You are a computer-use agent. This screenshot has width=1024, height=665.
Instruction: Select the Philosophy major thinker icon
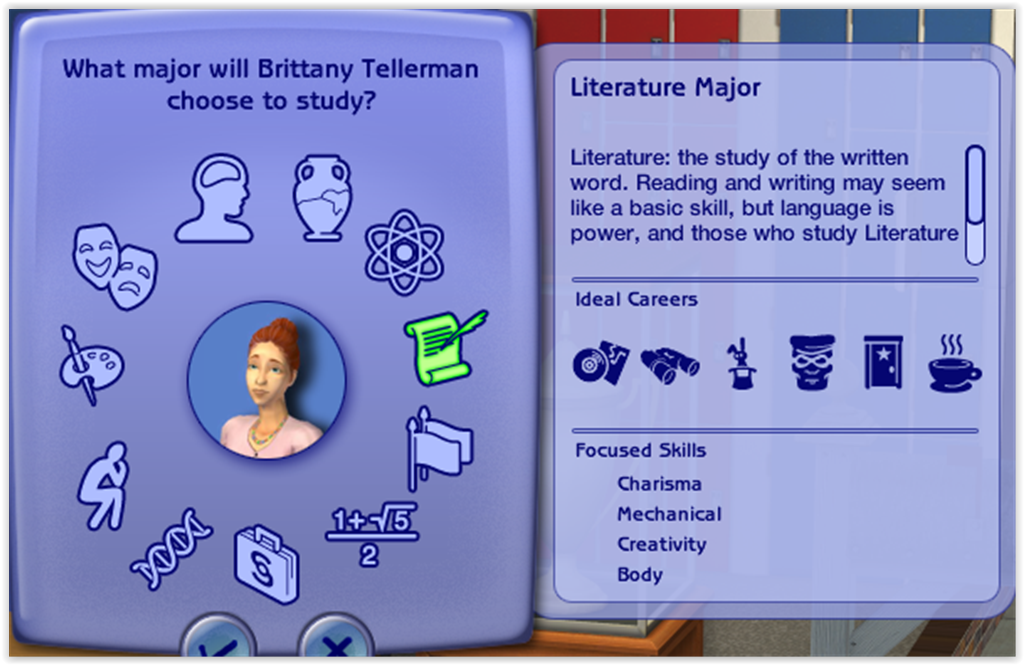click(104, 485)
